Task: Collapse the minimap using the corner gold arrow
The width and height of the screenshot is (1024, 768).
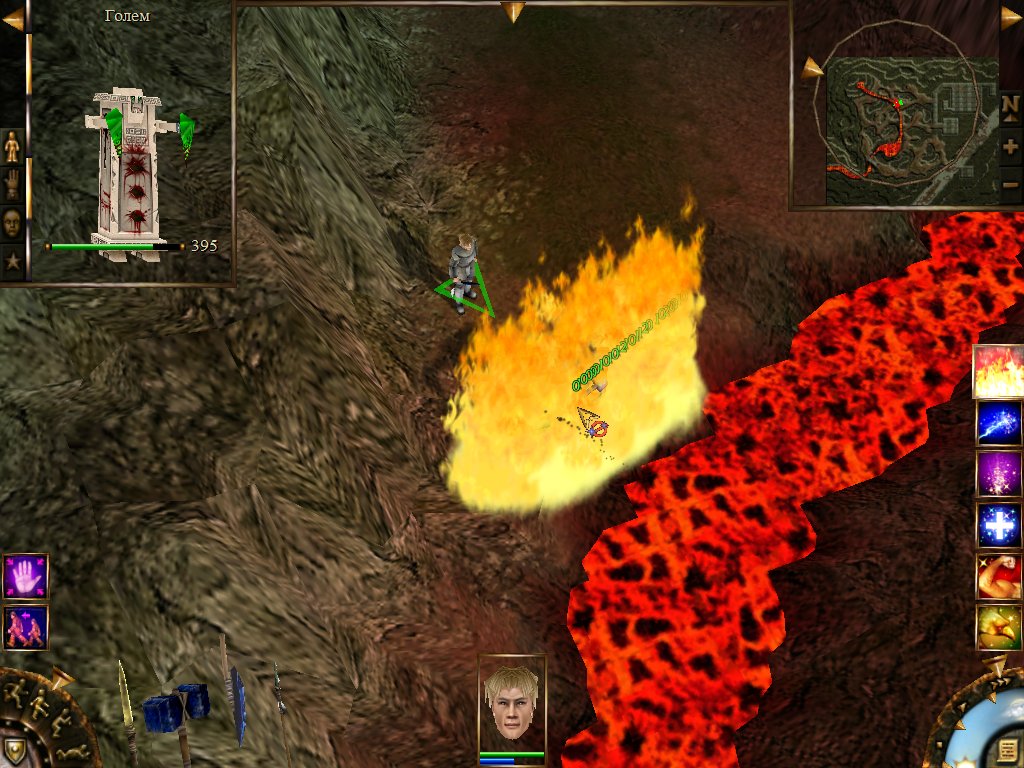Action: [1011, 17]
